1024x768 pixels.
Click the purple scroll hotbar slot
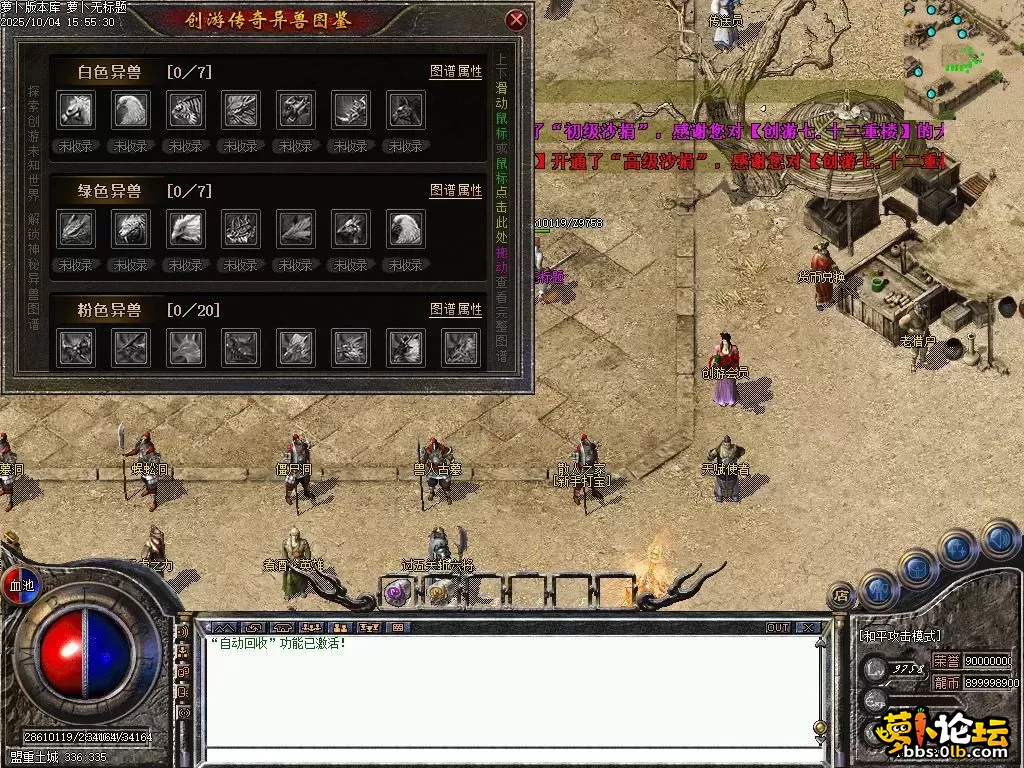396,592
